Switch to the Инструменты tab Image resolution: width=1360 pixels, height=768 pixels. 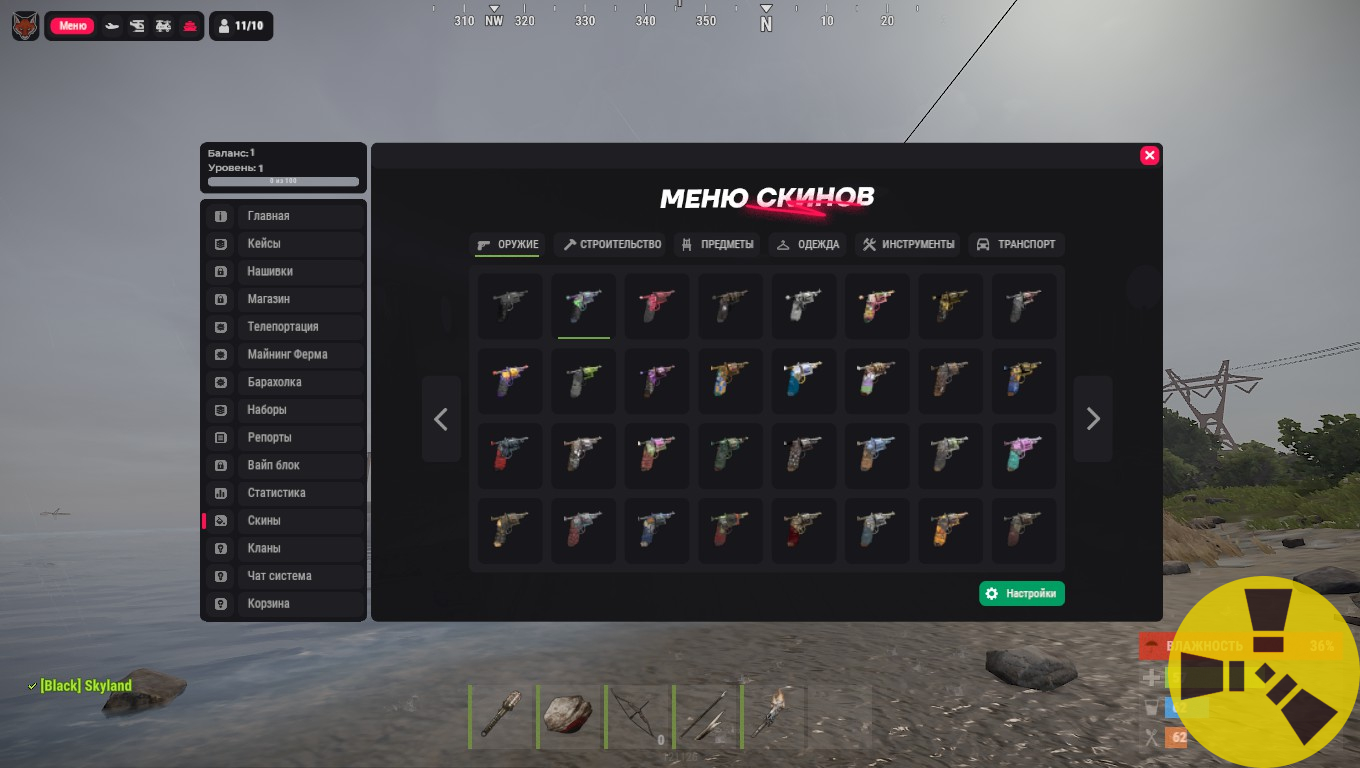[x=908, y=244]
